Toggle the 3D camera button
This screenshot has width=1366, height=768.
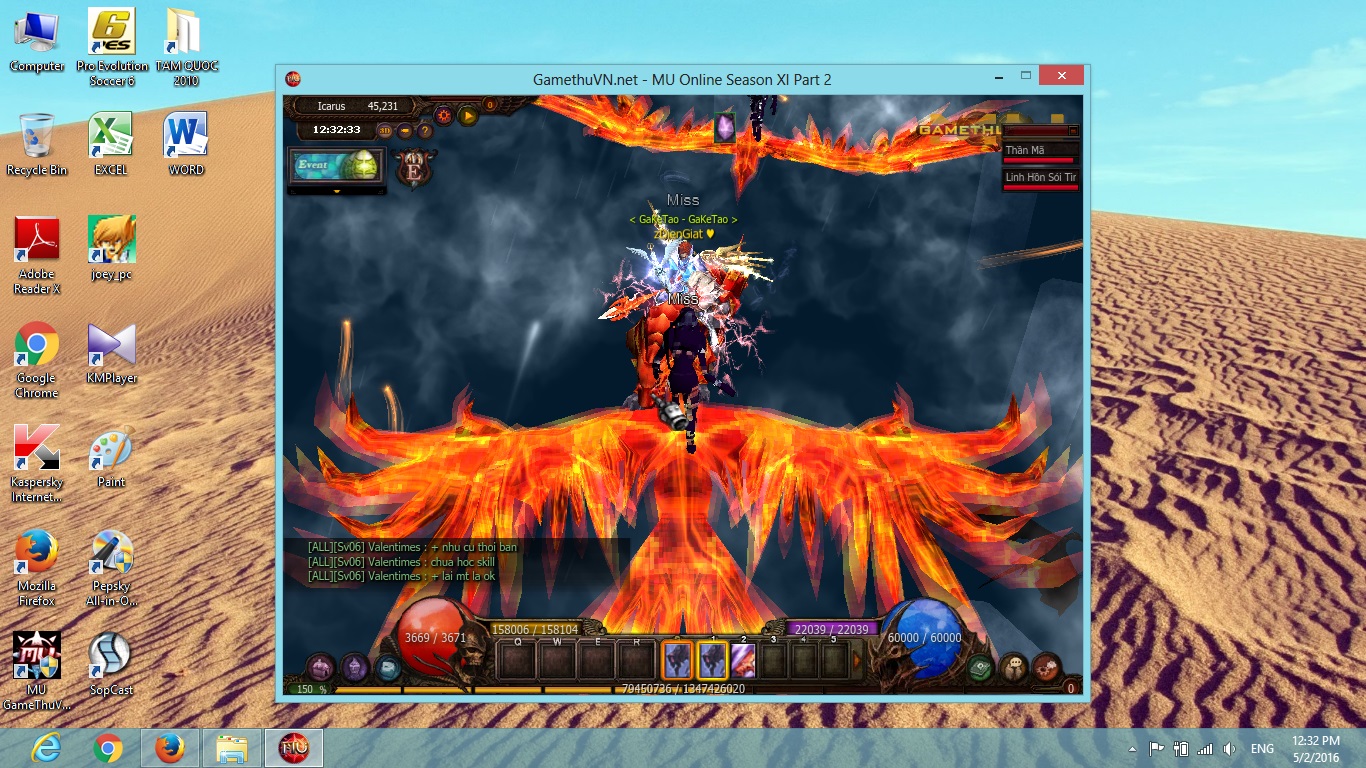385,130
